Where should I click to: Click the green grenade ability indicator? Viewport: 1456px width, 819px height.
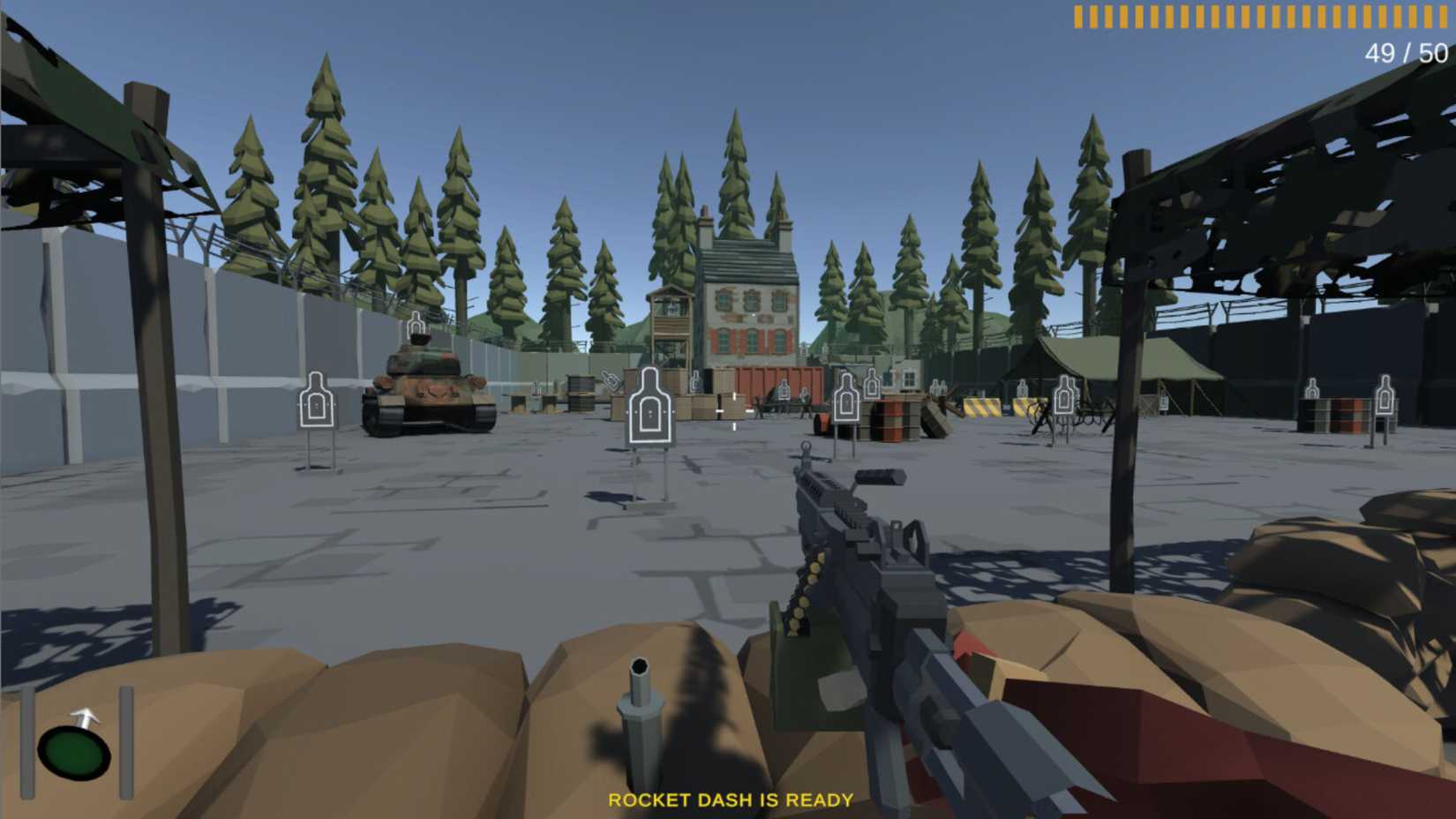(x=76, y=752)
